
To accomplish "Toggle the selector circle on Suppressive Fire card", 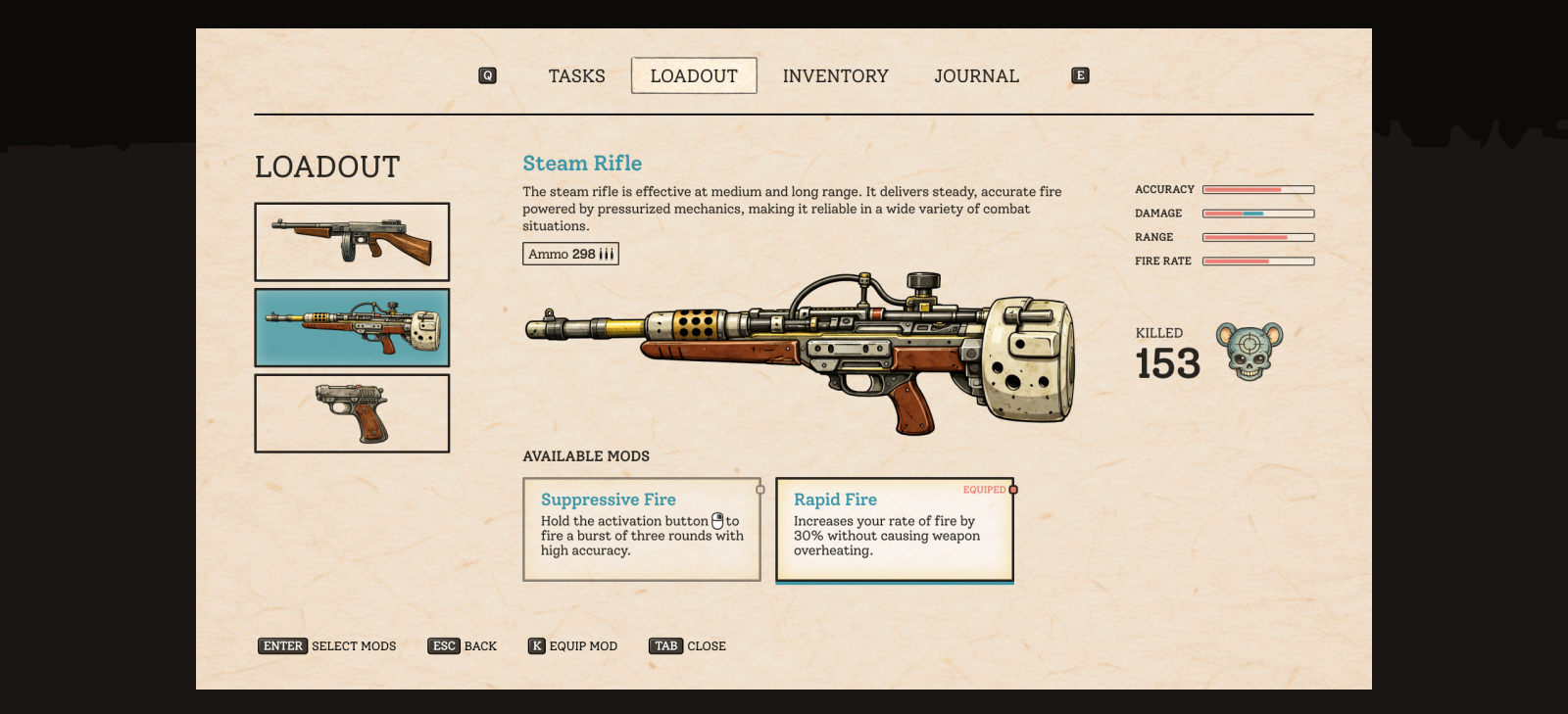I will [x=759, y=489].
